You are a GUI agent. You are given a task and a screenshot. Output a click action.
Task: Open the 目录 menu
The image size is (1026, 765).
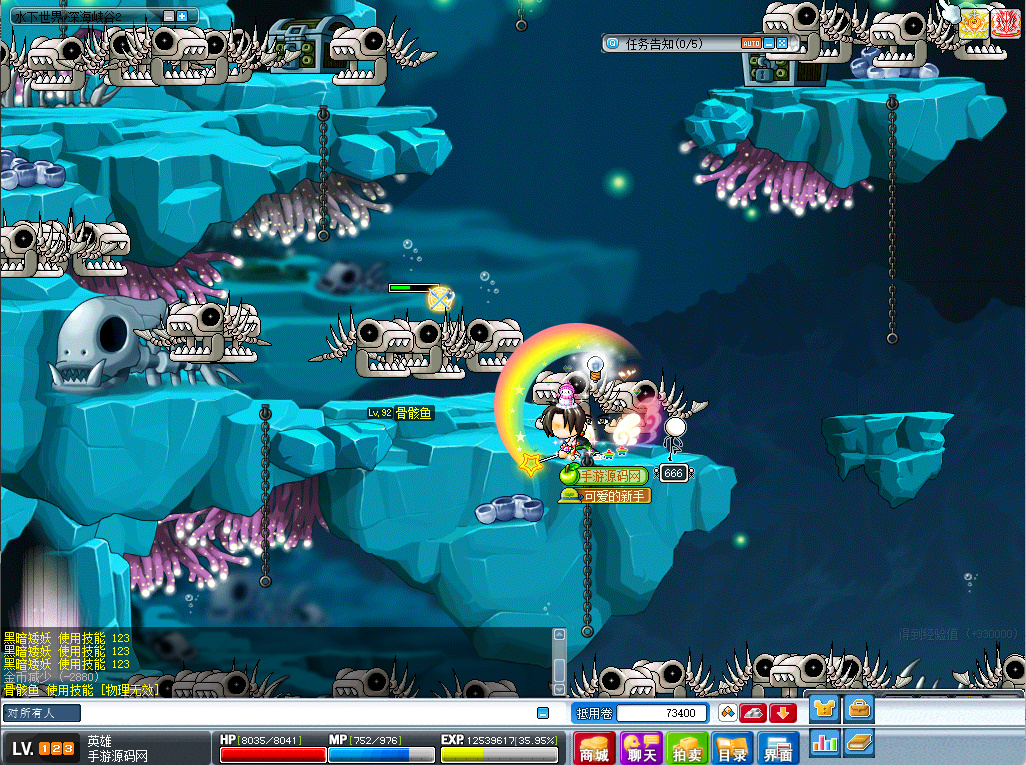click(x=733, y=748)
